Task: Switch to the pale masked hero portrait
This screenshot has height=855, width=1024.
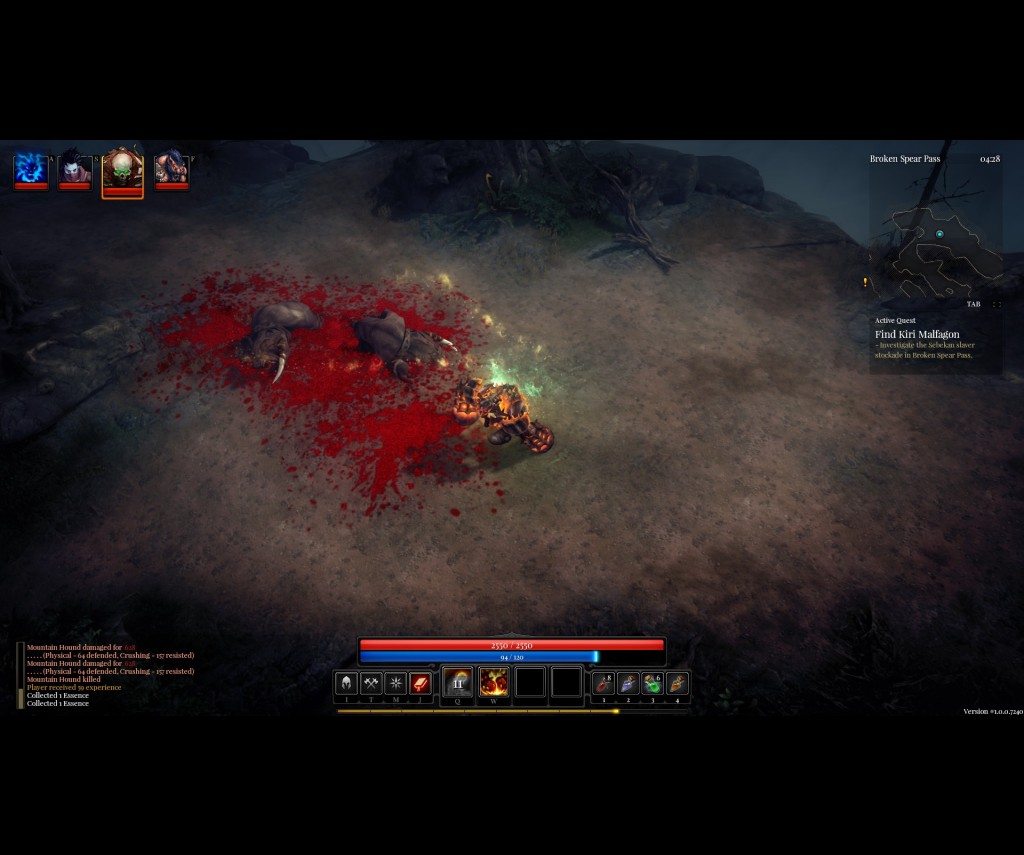Action: click(x=75, y=168)
